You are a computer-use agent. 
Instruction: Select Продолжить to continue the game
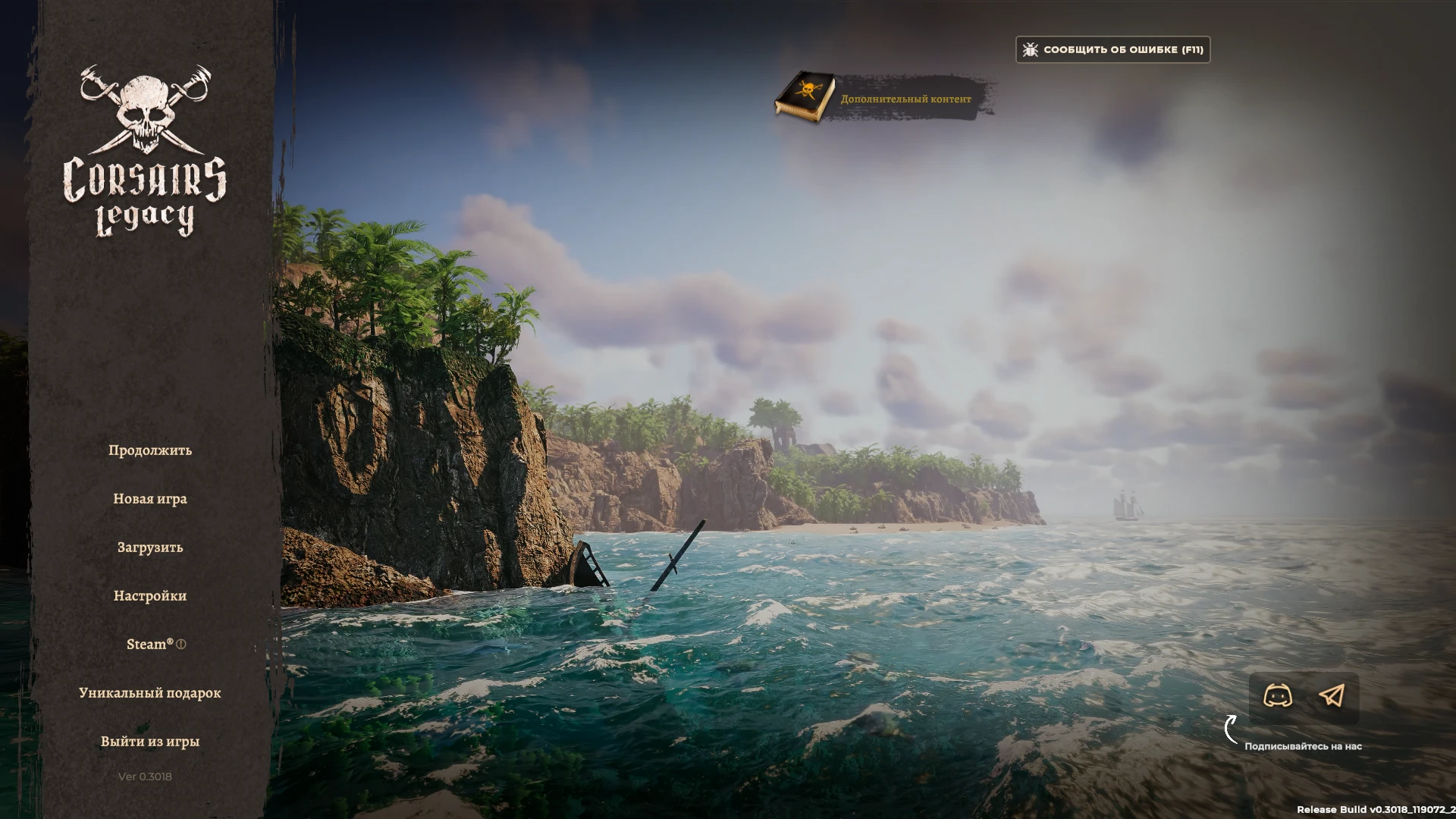149,450
